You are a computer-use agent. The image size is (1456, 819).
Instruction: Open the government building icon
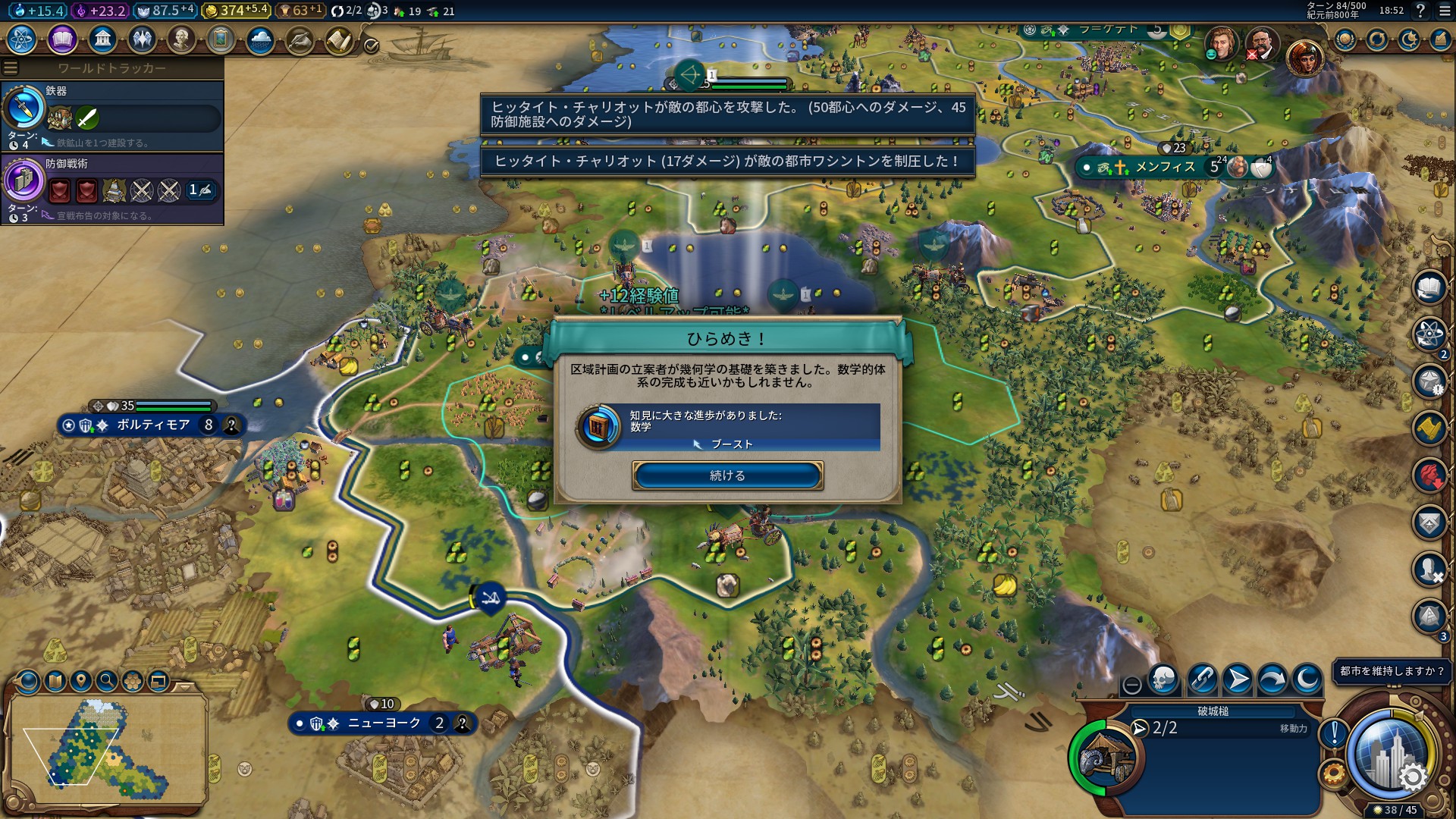click(102, 39)
